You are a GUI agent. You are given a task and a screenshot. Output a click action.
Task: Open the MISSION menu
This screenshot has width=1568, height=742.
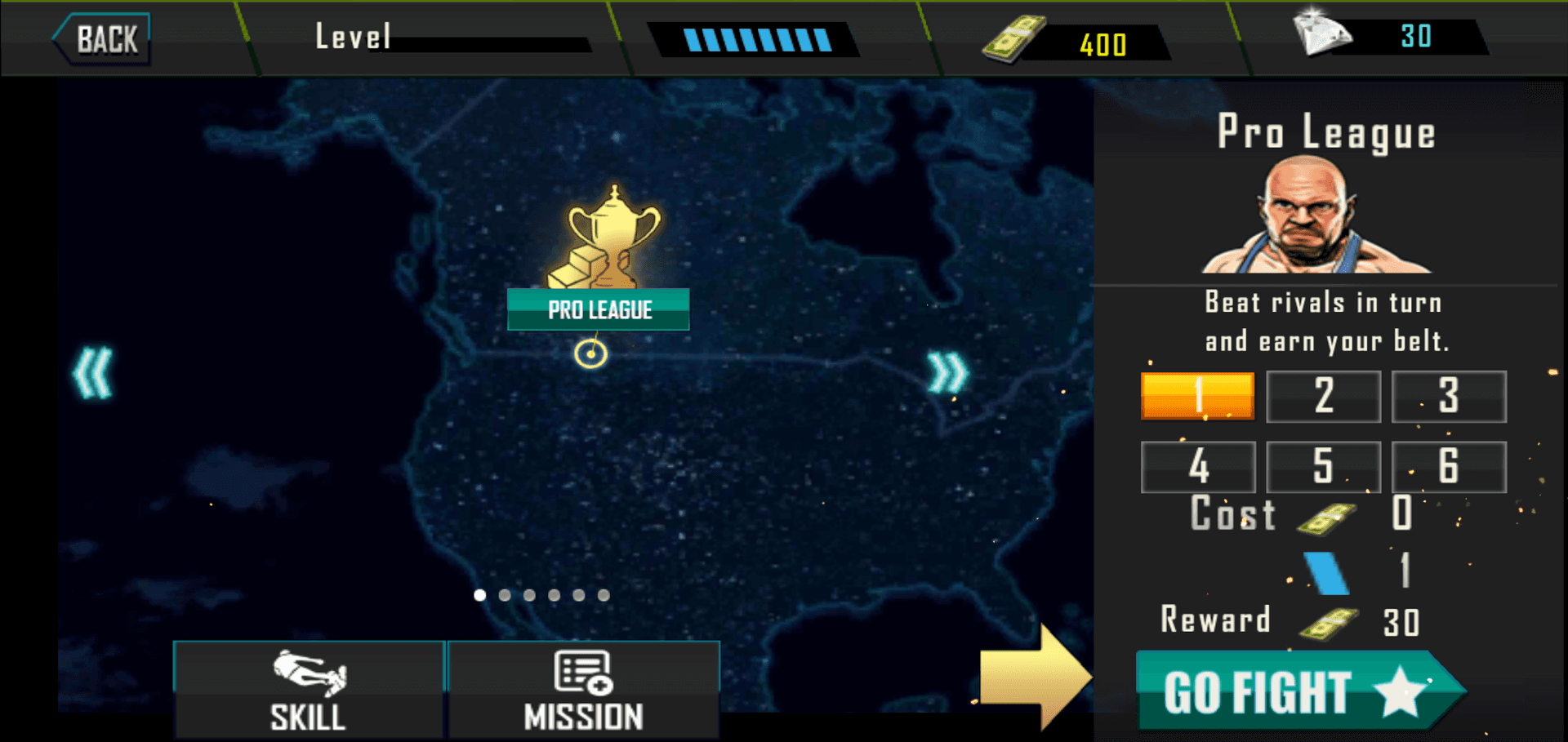[583, 691]
